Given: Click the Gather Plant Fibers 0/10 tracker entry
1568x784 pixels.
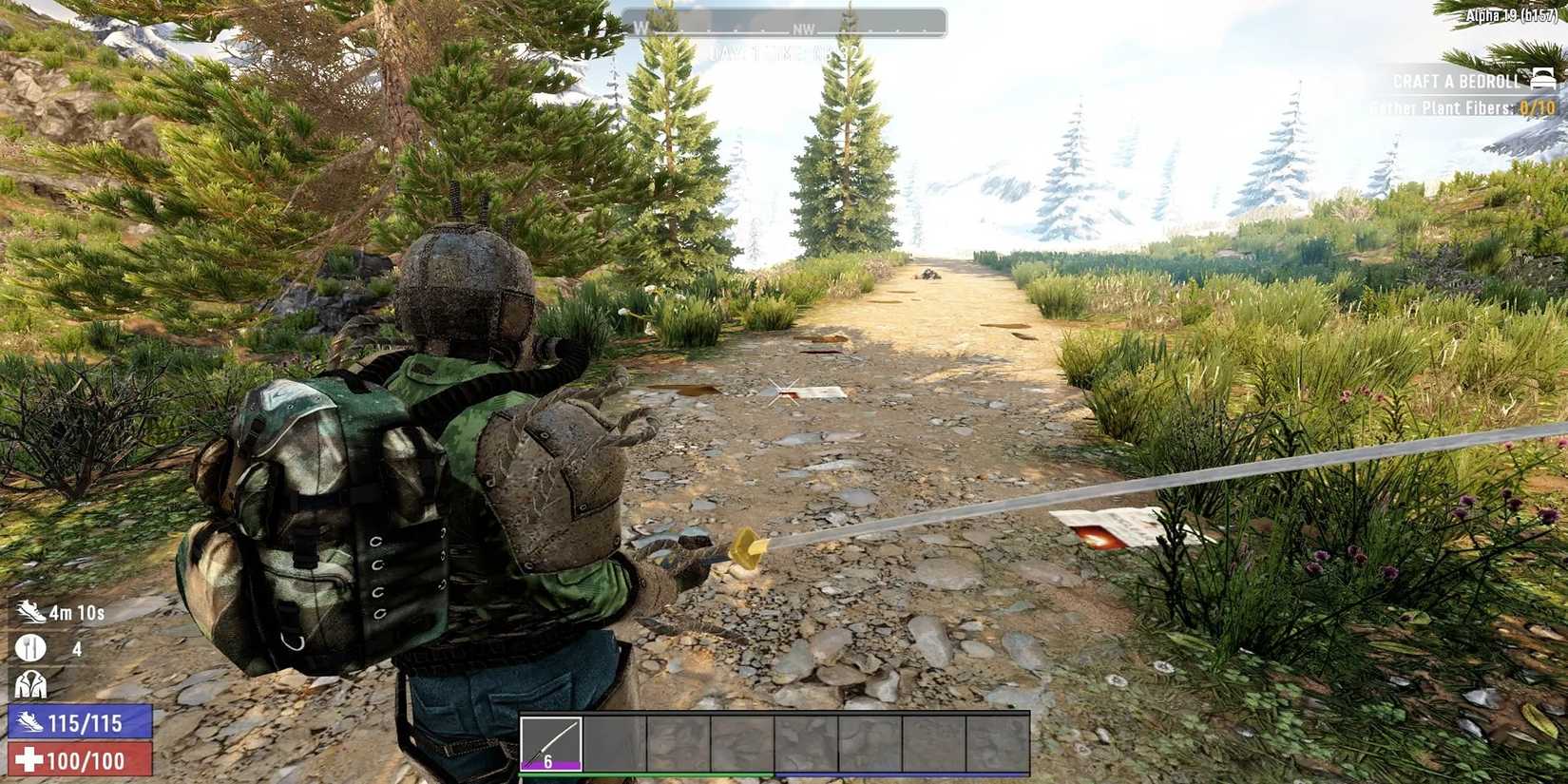Looking at the screenshot, I should pos(1459,107).
